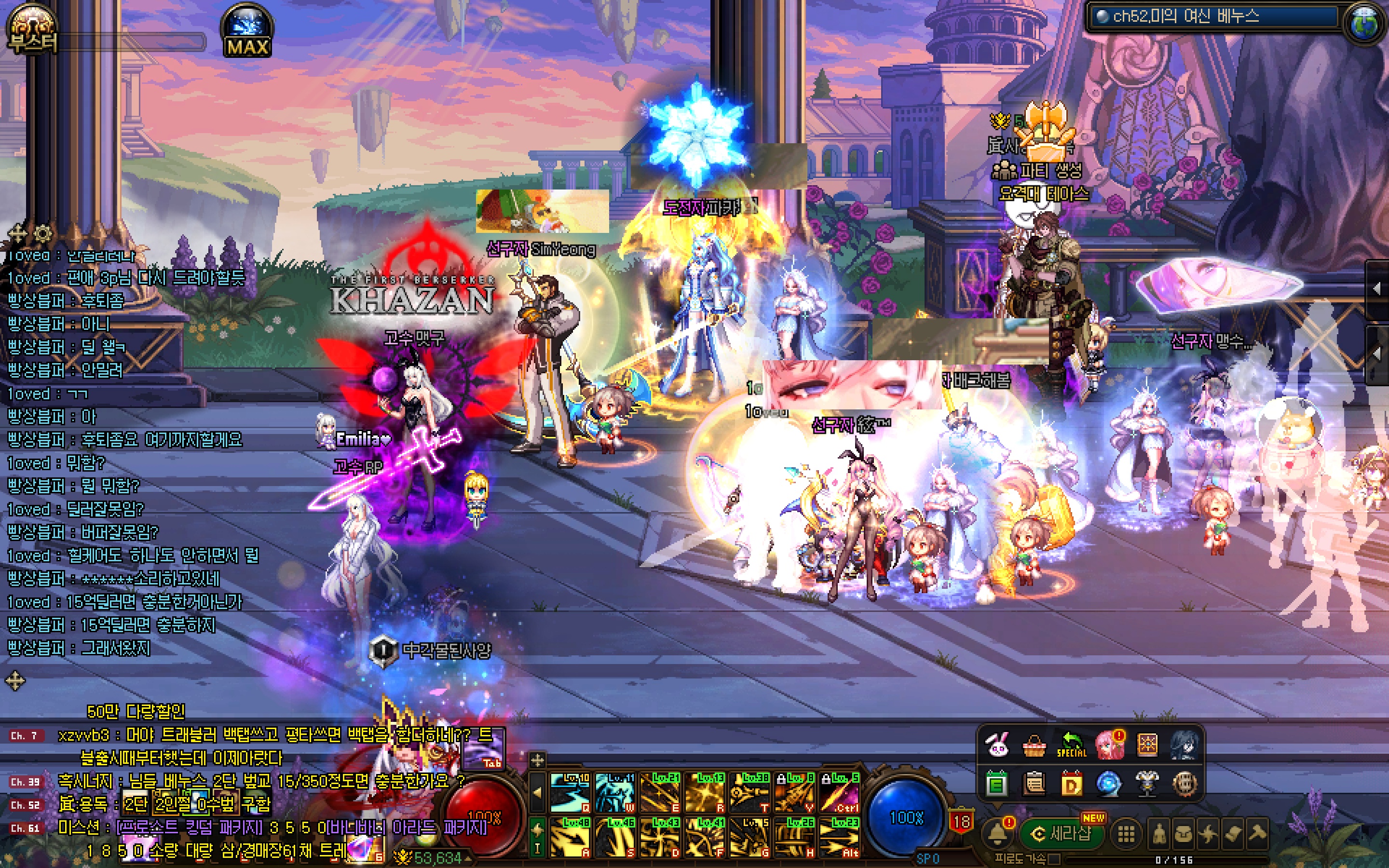Click the 파티 생성 party creation label

[x=1040, y=171]
